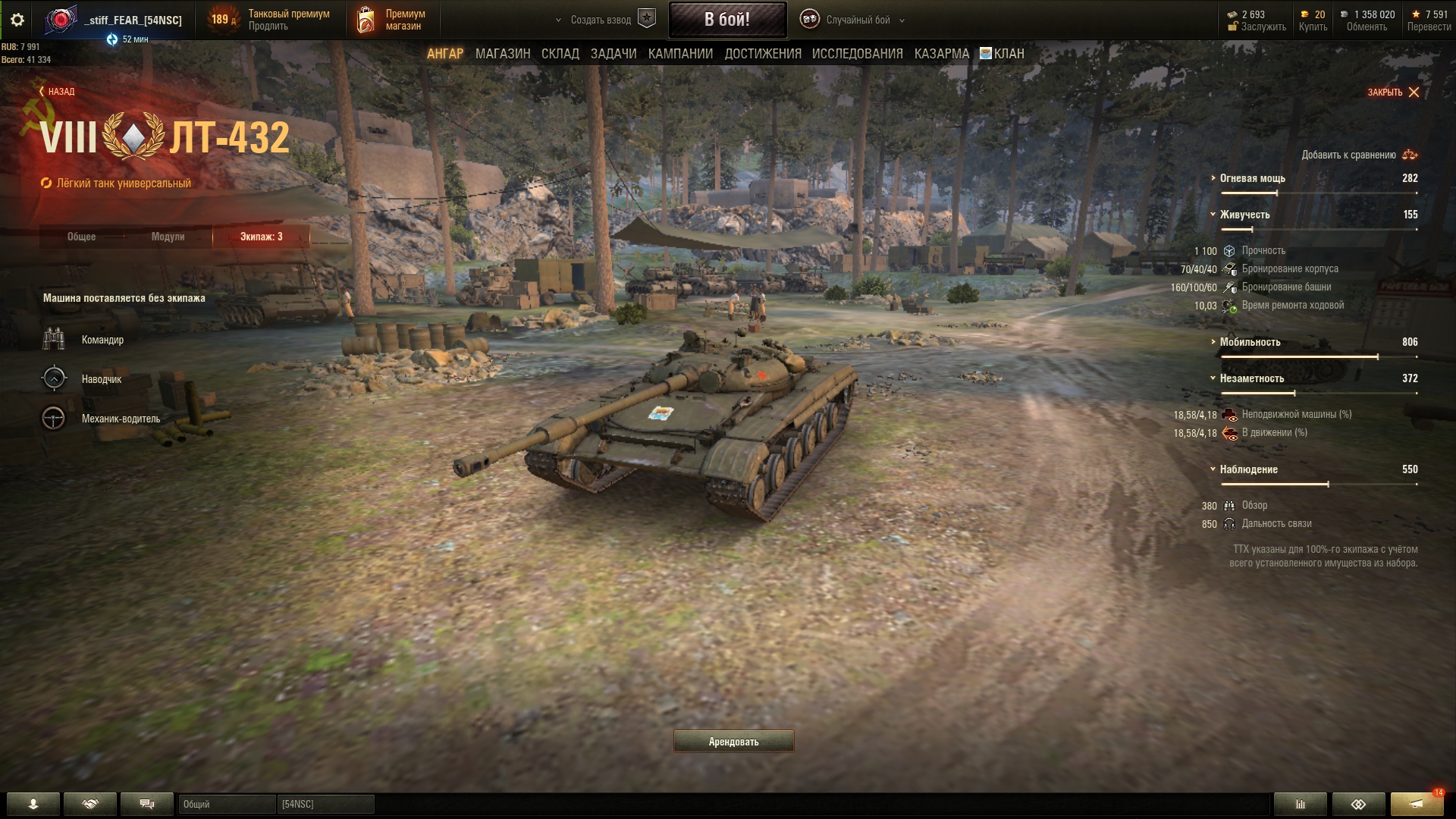Choose battle type «Случайный бой» dropdown
This screenshot has width=1456, height=819.
pos(857,20)
